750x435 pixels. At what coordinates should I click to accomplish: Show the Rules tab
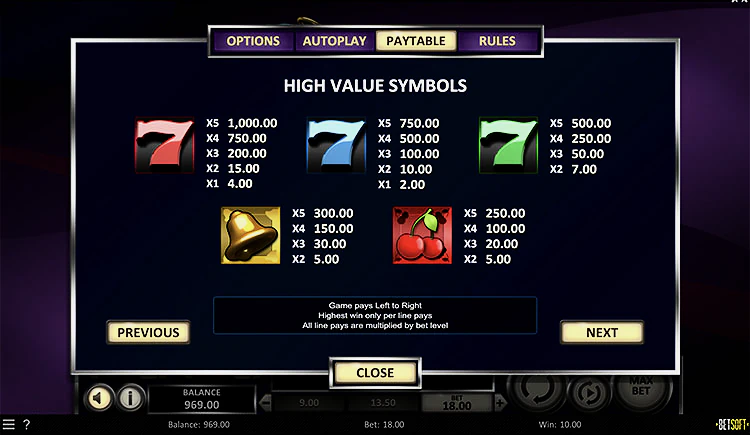click(497, 41)
